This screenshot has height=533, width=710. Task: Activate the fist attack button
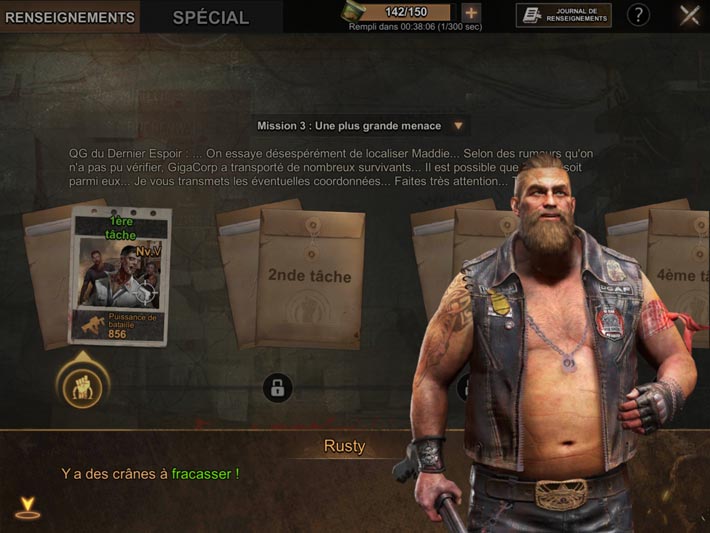click(x=81, y=385)
